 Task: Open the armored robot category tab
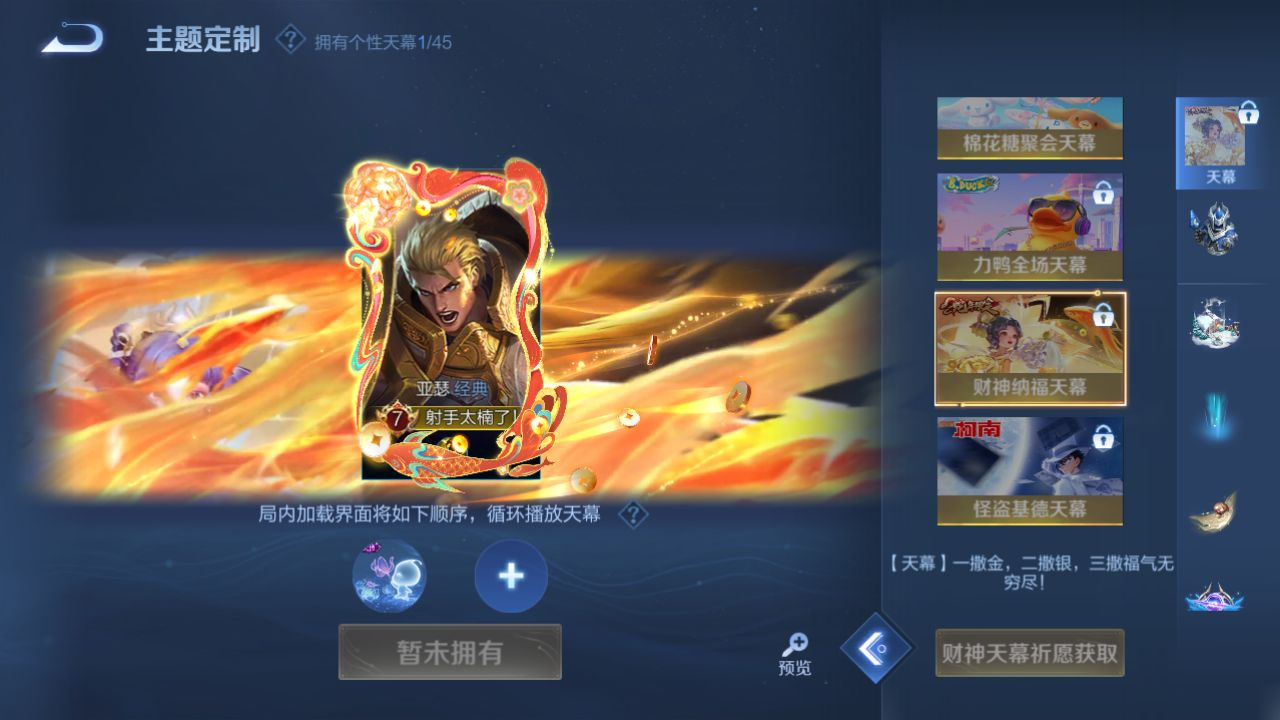click(1215, 229)
